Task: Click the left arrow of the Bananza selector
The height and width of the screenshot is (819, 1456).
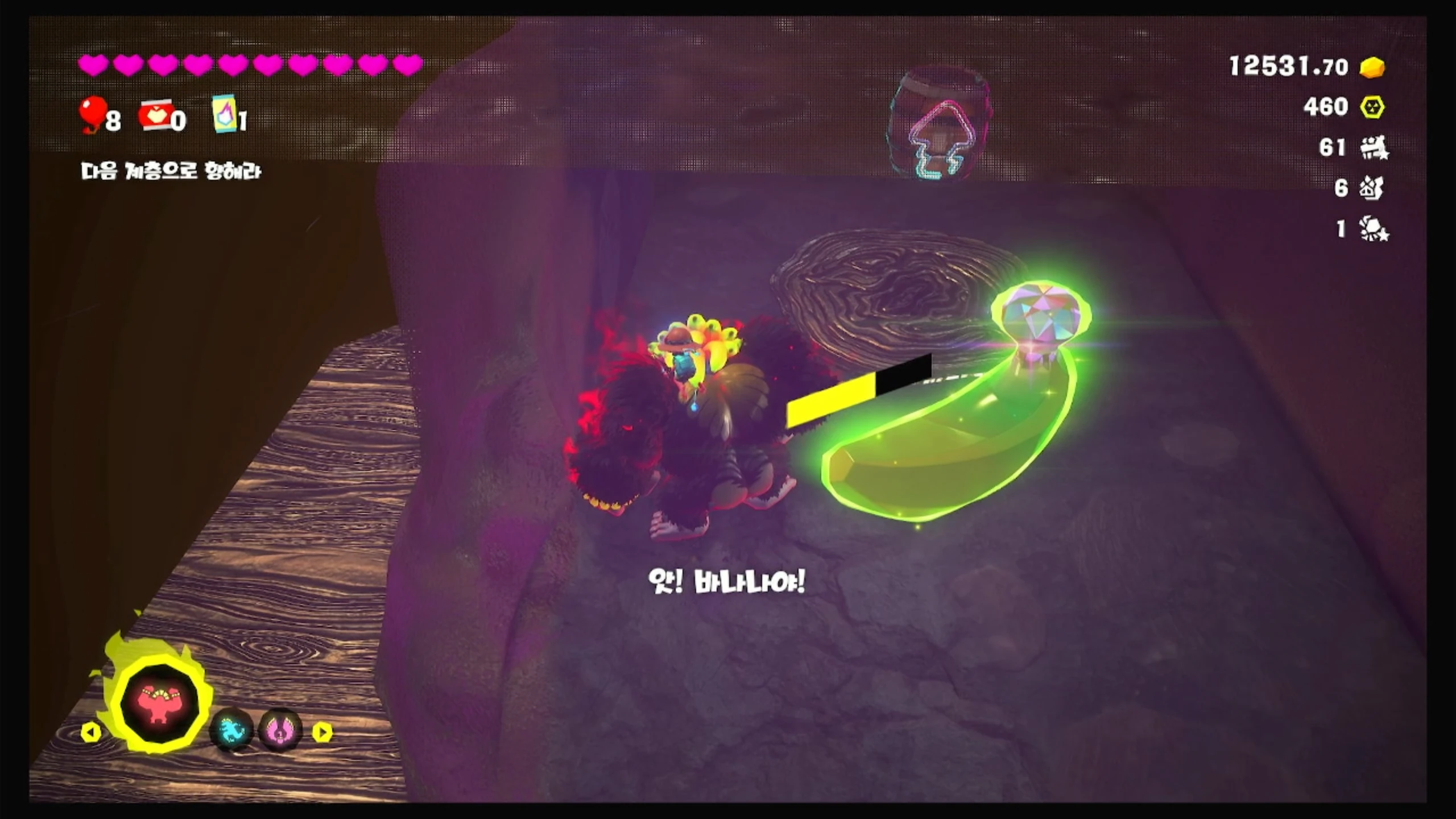Action: coord(91,732)
